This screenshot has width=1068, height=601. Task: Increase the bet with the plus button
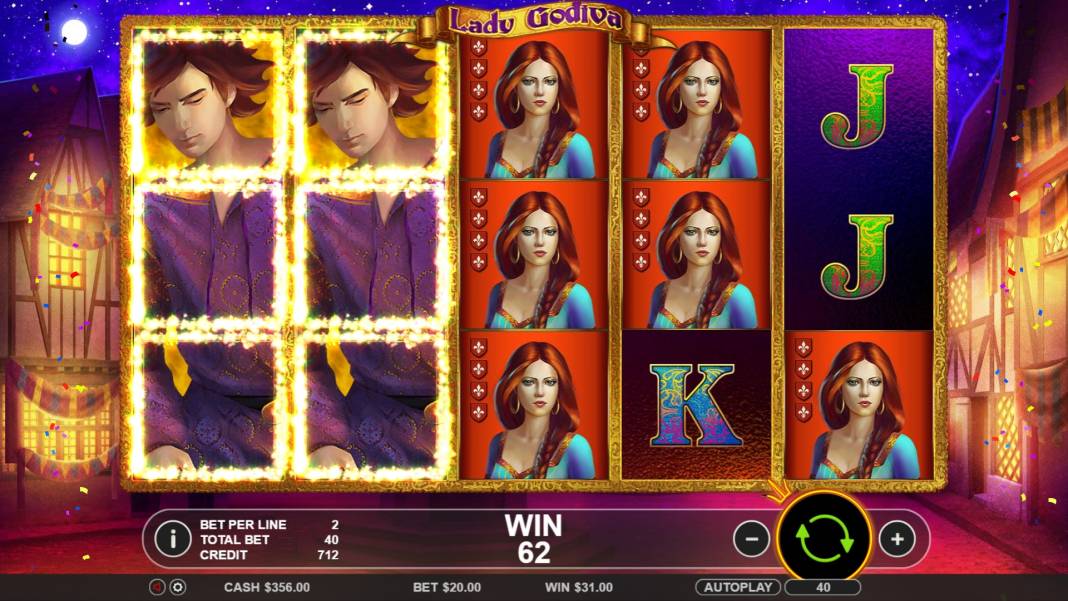[897, 539]
